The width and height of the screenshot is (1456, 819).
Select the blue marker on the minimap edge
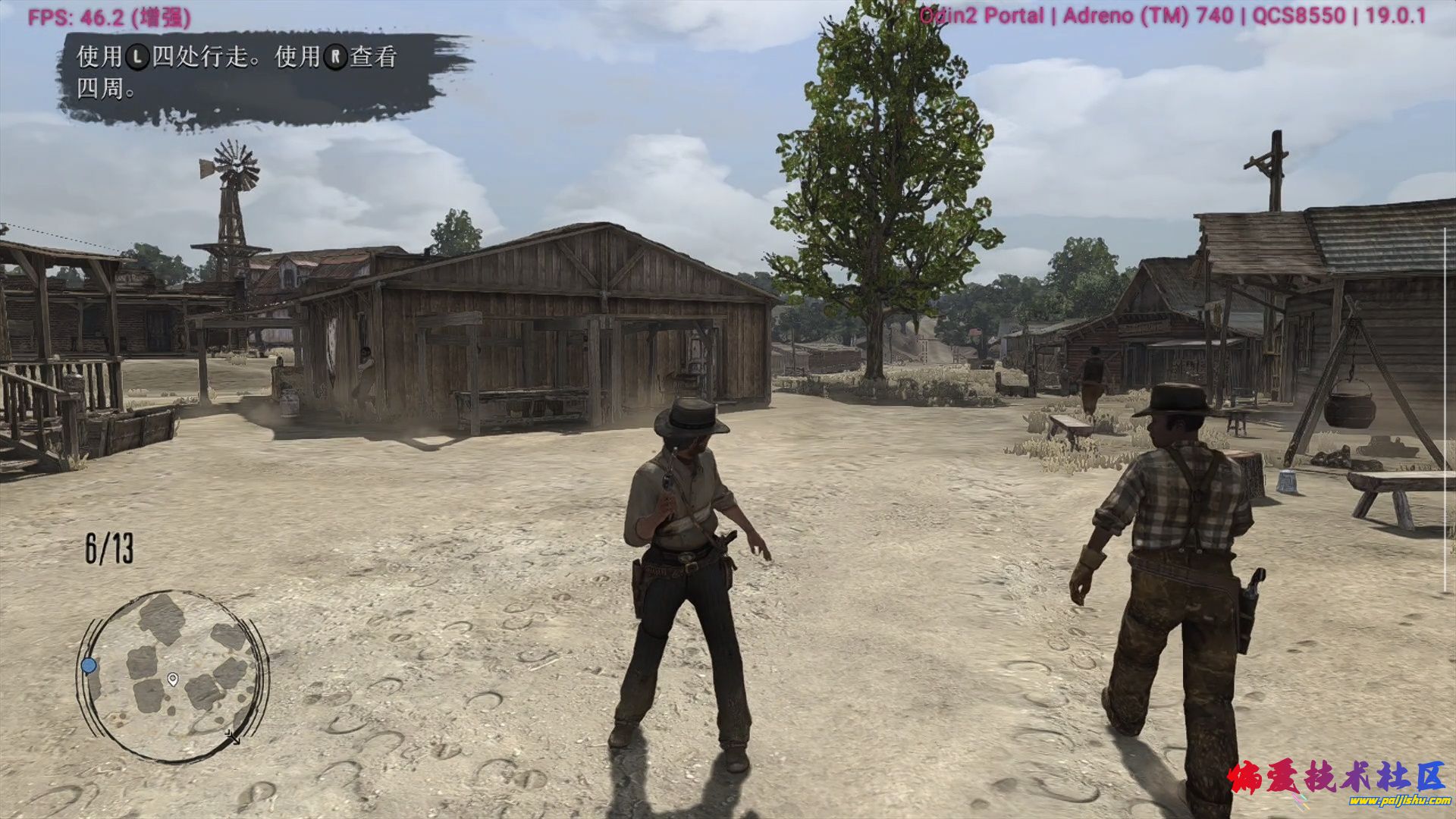(x=89, y=666)
